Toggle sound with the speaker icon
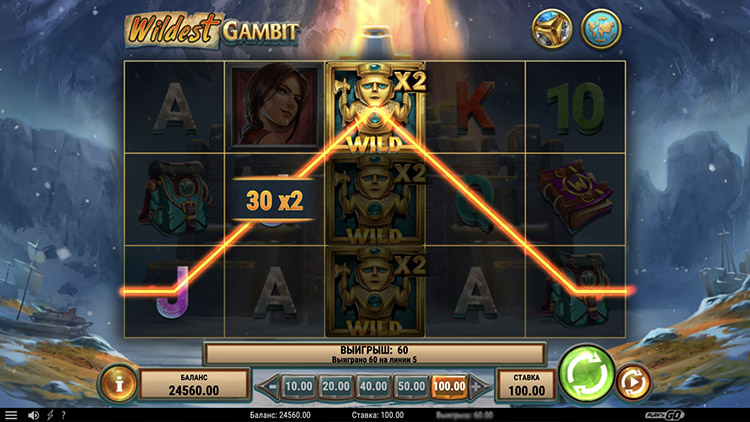The width and height of the screenshot is (750, 422). pyautogui.click(x=33, y=415)
